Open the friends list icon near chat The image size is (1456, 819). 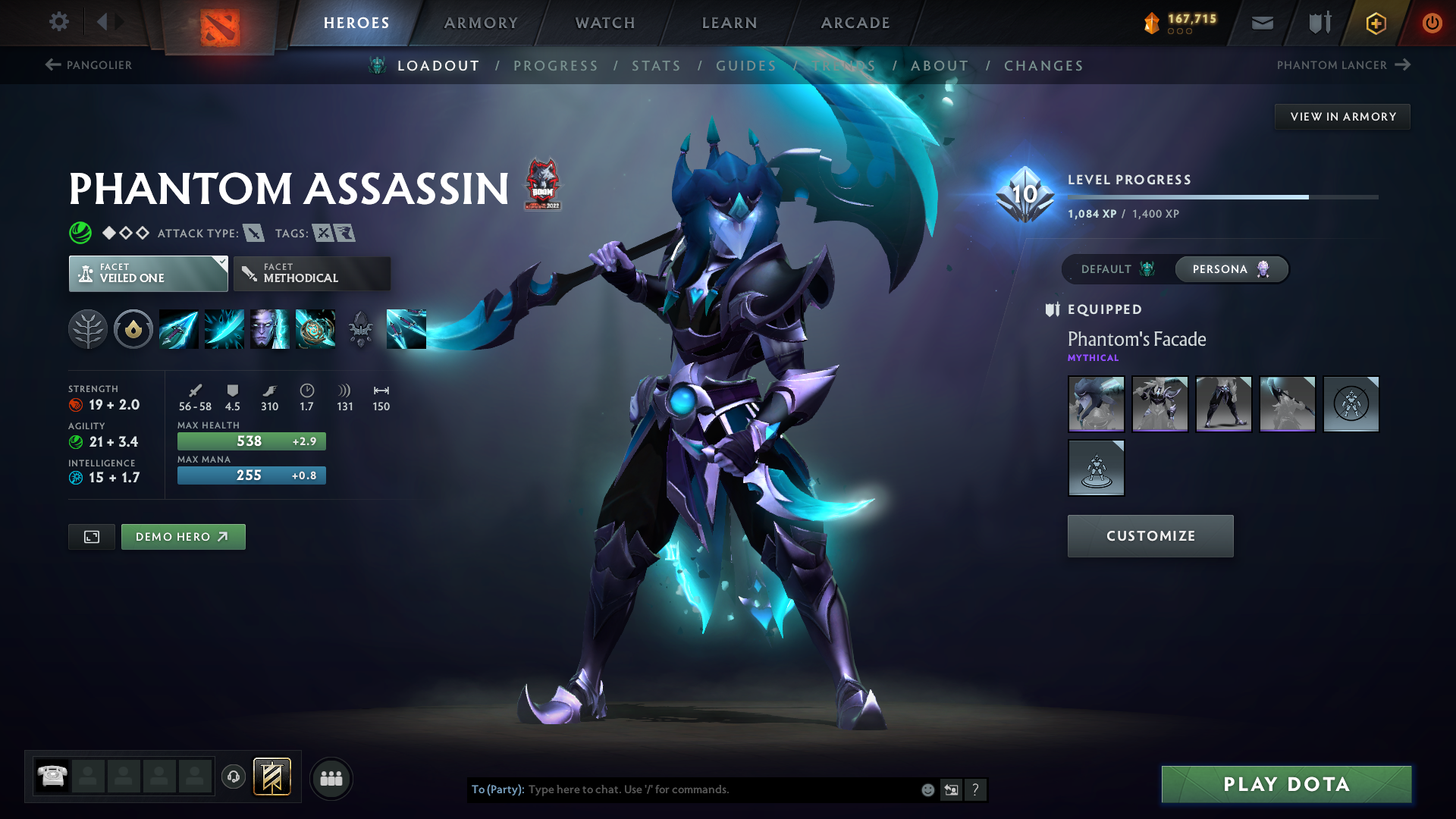331,777
